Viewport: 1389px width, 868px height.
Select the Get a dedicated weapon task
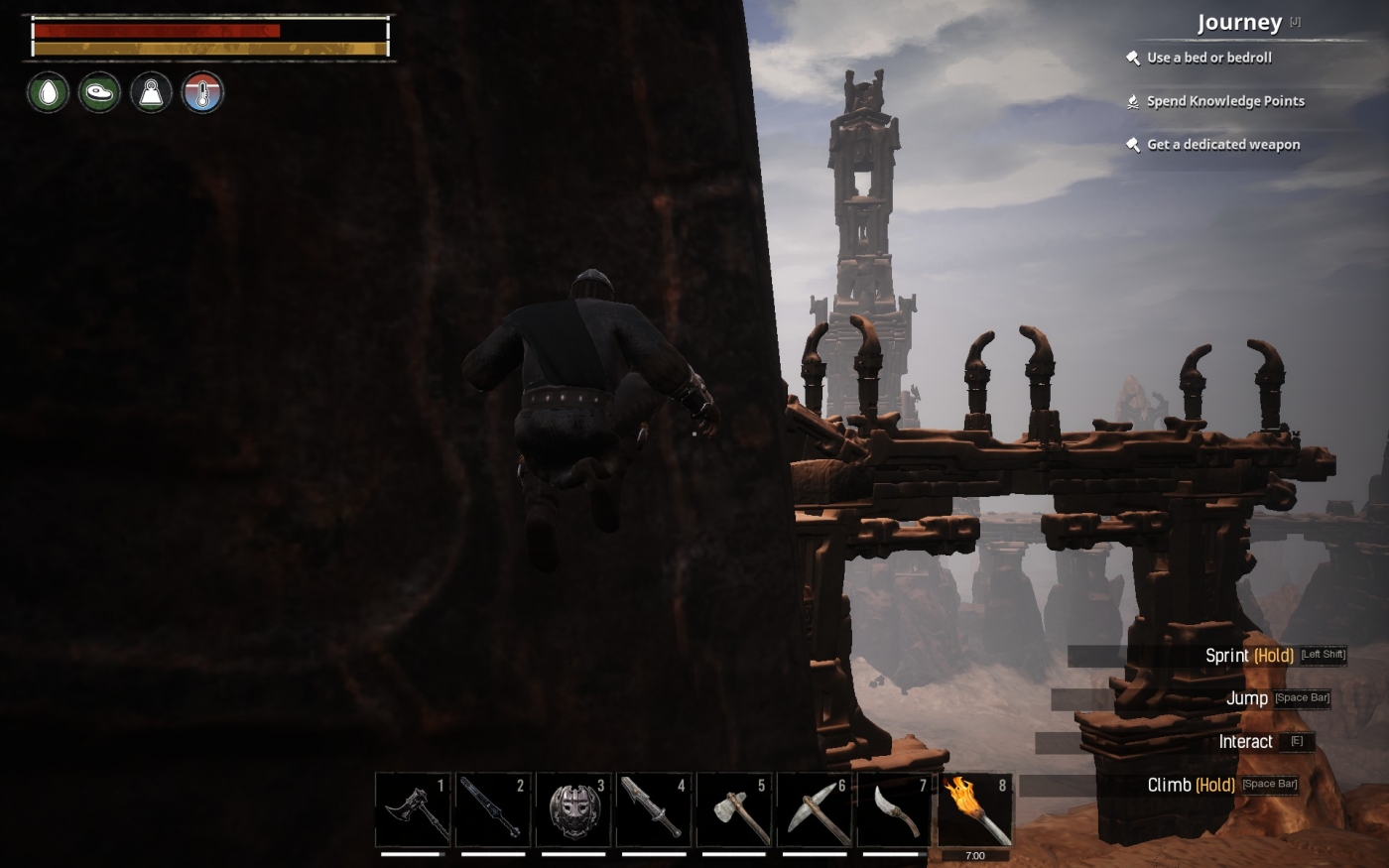[1222, 144]
